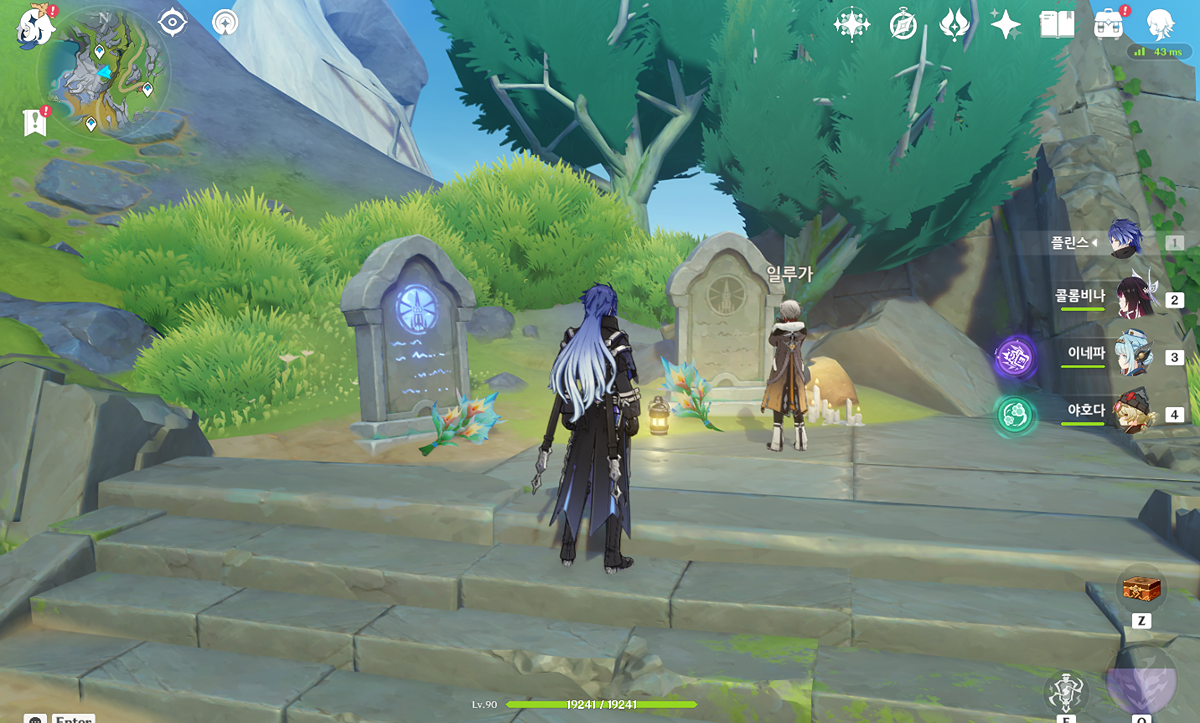
Task: Select active character 플린스 portrait
Action: tap(1126, 240)
